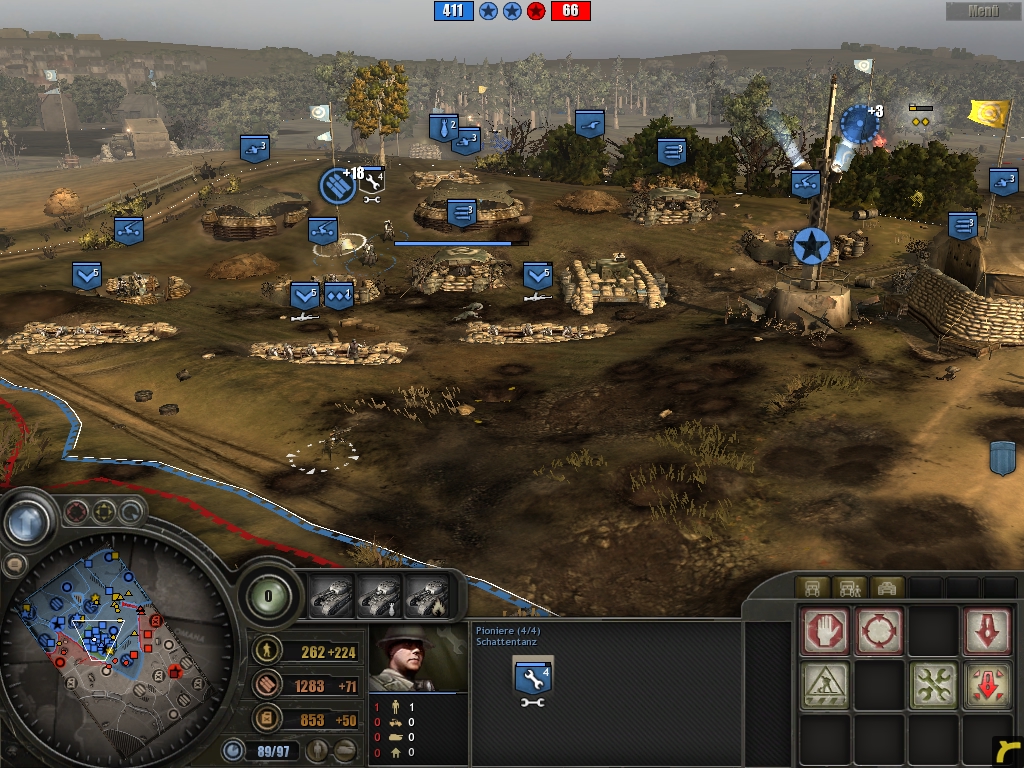Image resolution: width=1024 pixels, height=768 pixels.
Task: Open the chat speech-bubble button
Action: pyautogui.click(x=14, y=565)
